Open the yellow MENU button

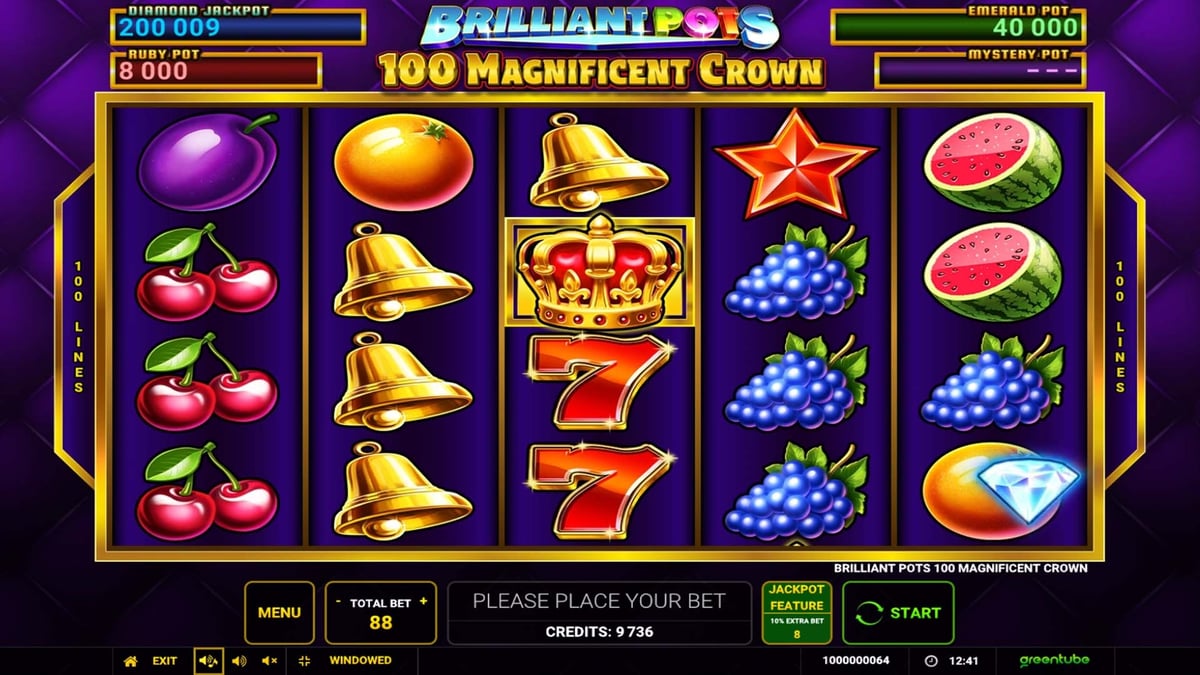(x=279, y=612)
